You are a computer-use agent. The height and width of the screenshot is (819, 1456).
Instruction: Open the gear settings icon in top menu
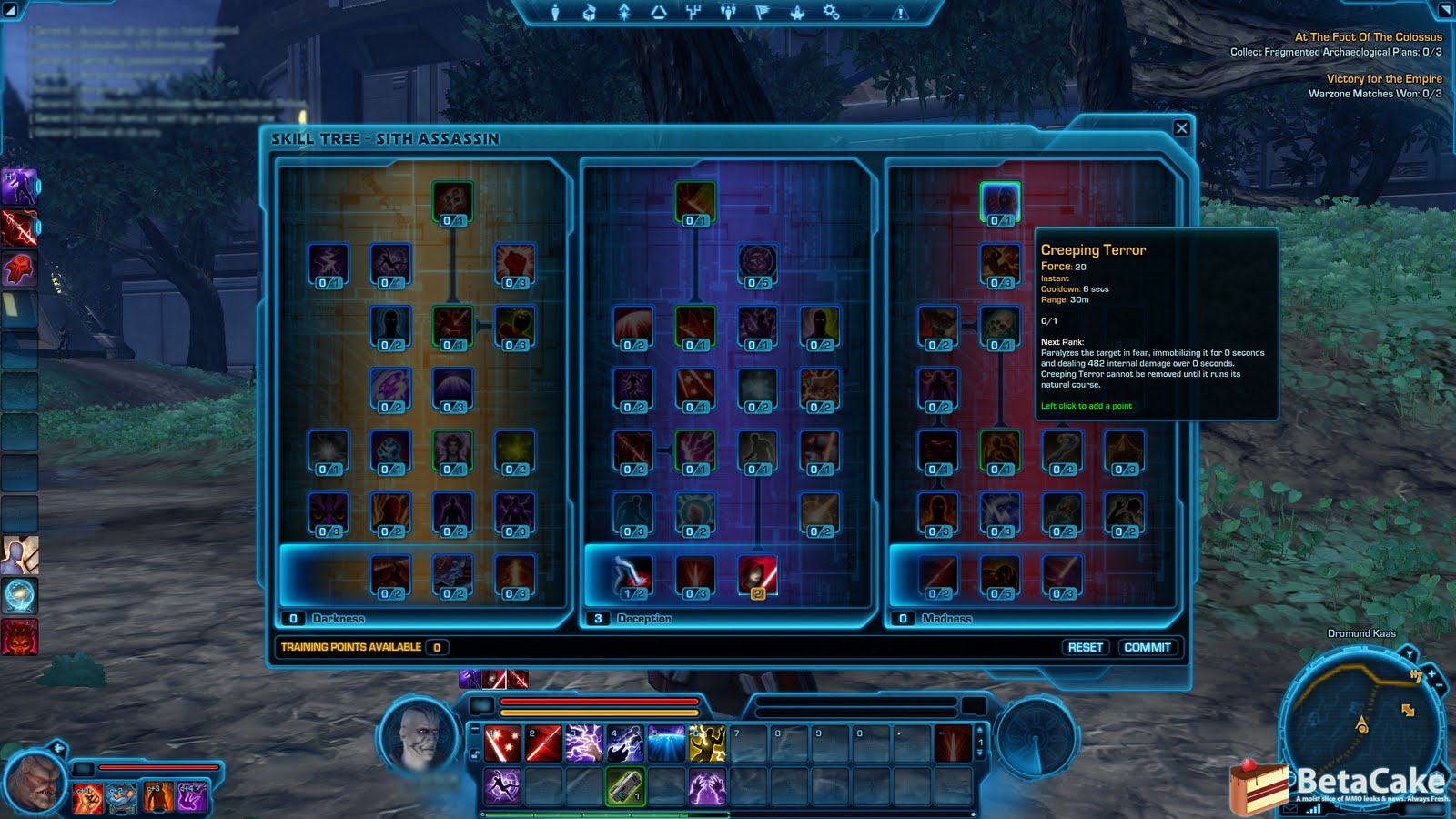pyautogui.click(x=831, y=12)
